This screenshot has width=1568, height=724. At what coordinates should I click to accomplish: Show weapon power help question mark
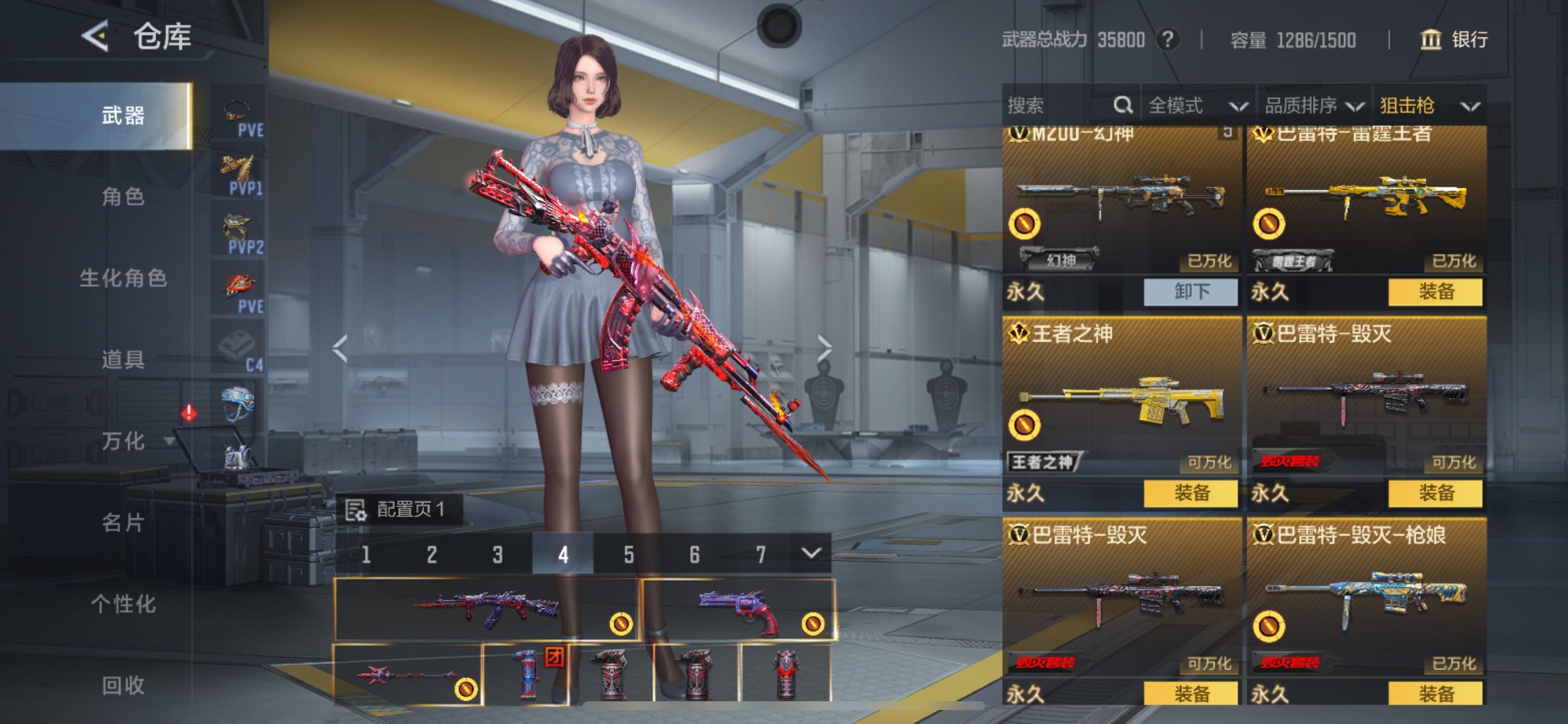click(1167, 40)
